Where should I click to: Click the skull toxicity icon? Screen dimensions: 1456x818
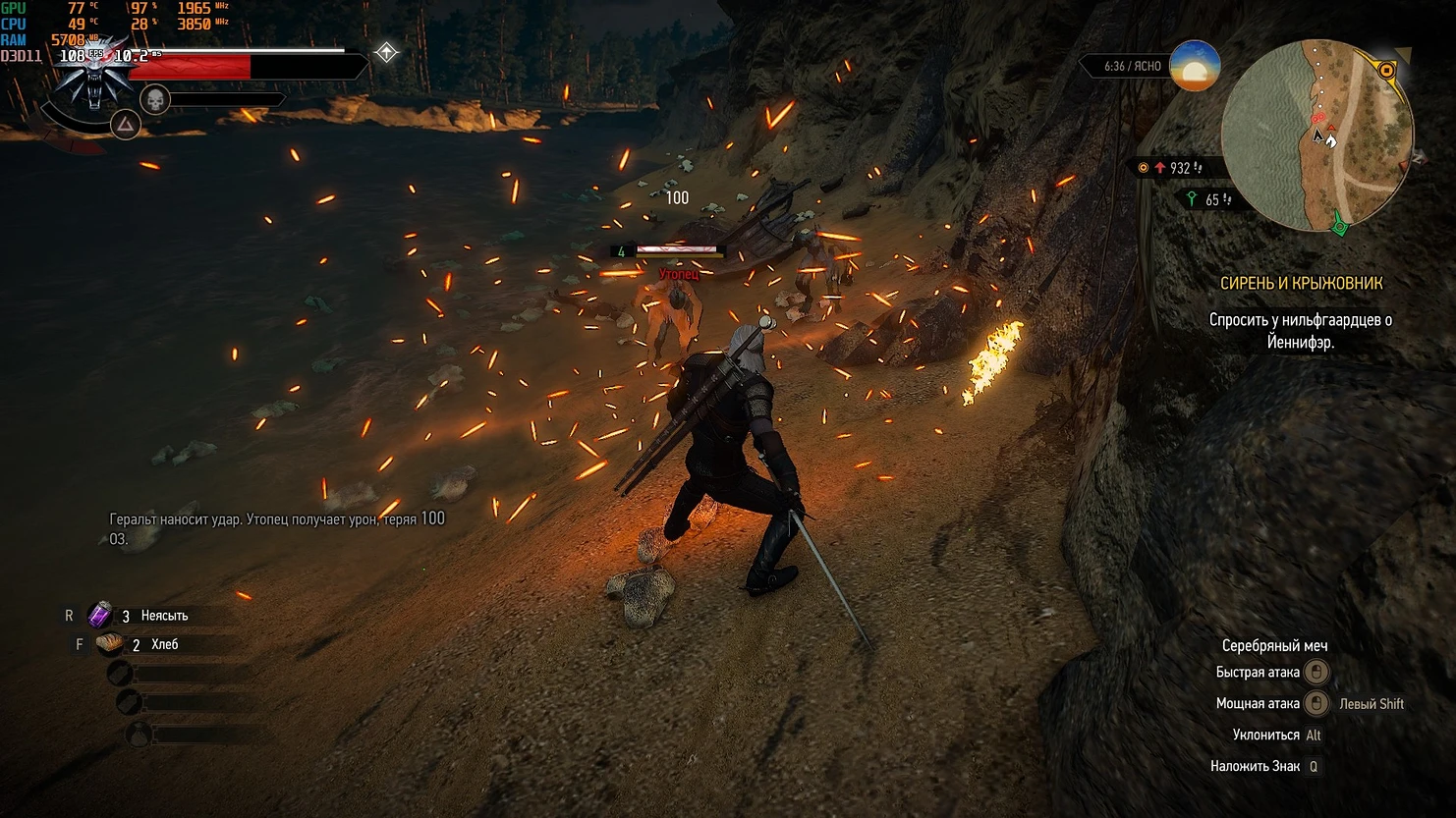[x=155, y=99]
